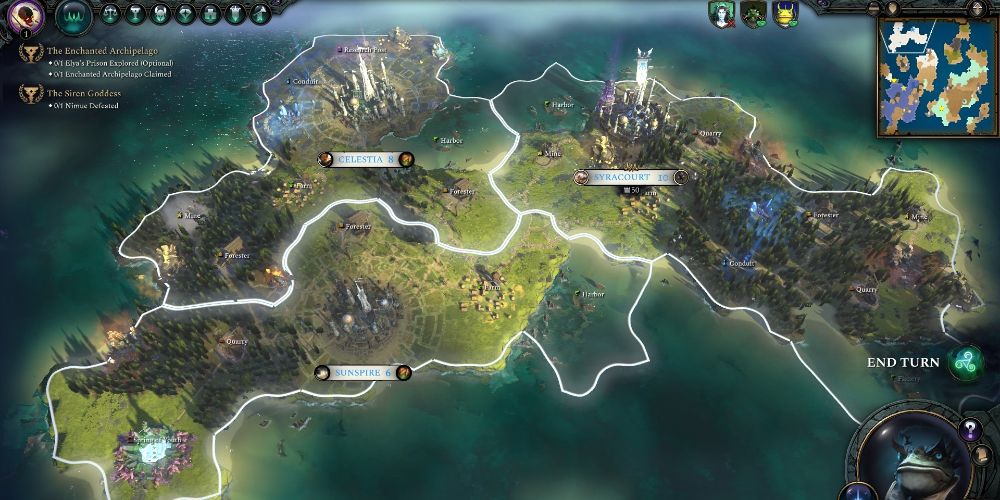
Task: Open the large green crown icon menu
Action: click(x=74, y=15)
